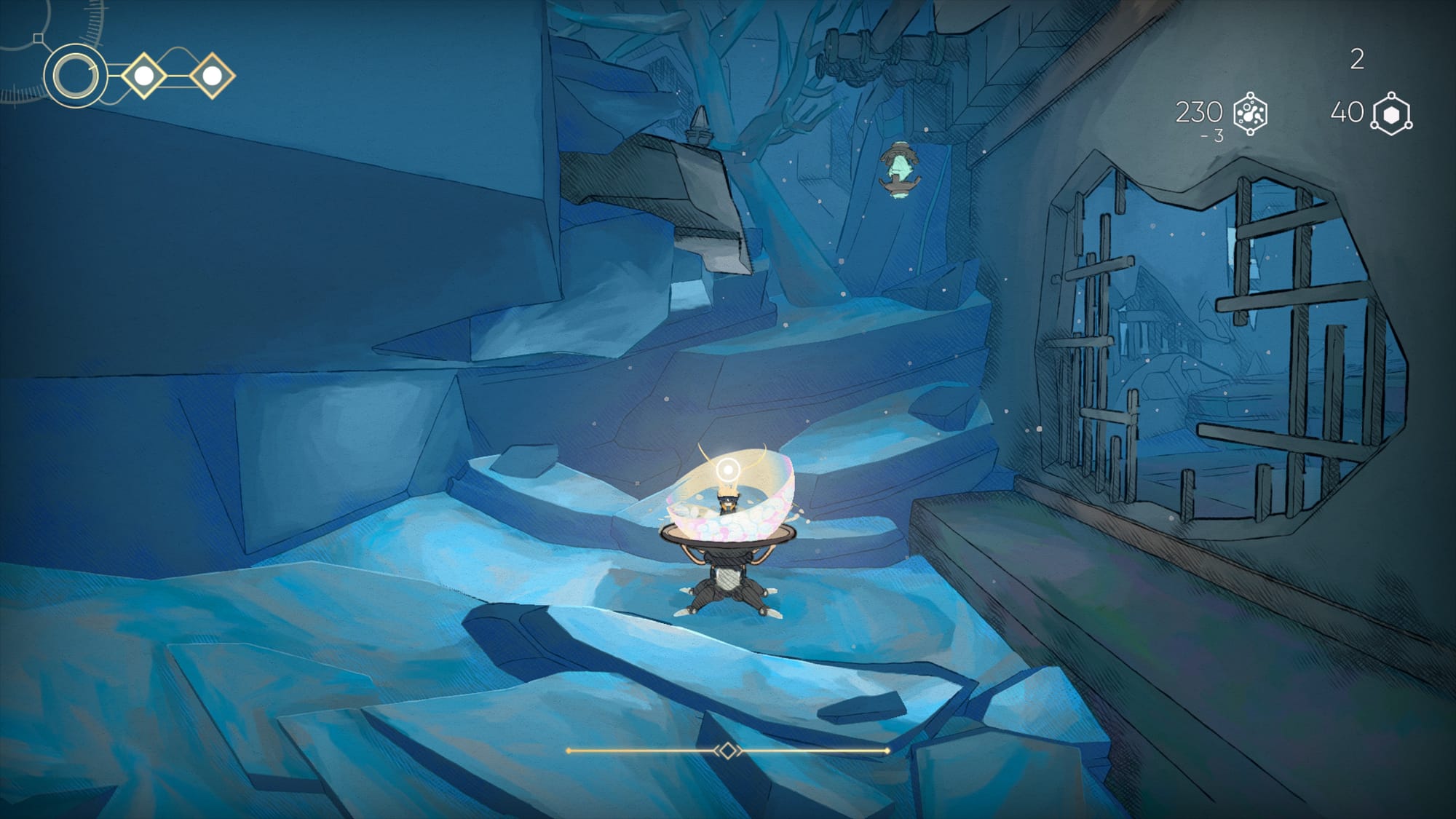Select the speckled hexagon icon beside 230
This screenshot has width=1456, height=819.
coord(1251,114)
